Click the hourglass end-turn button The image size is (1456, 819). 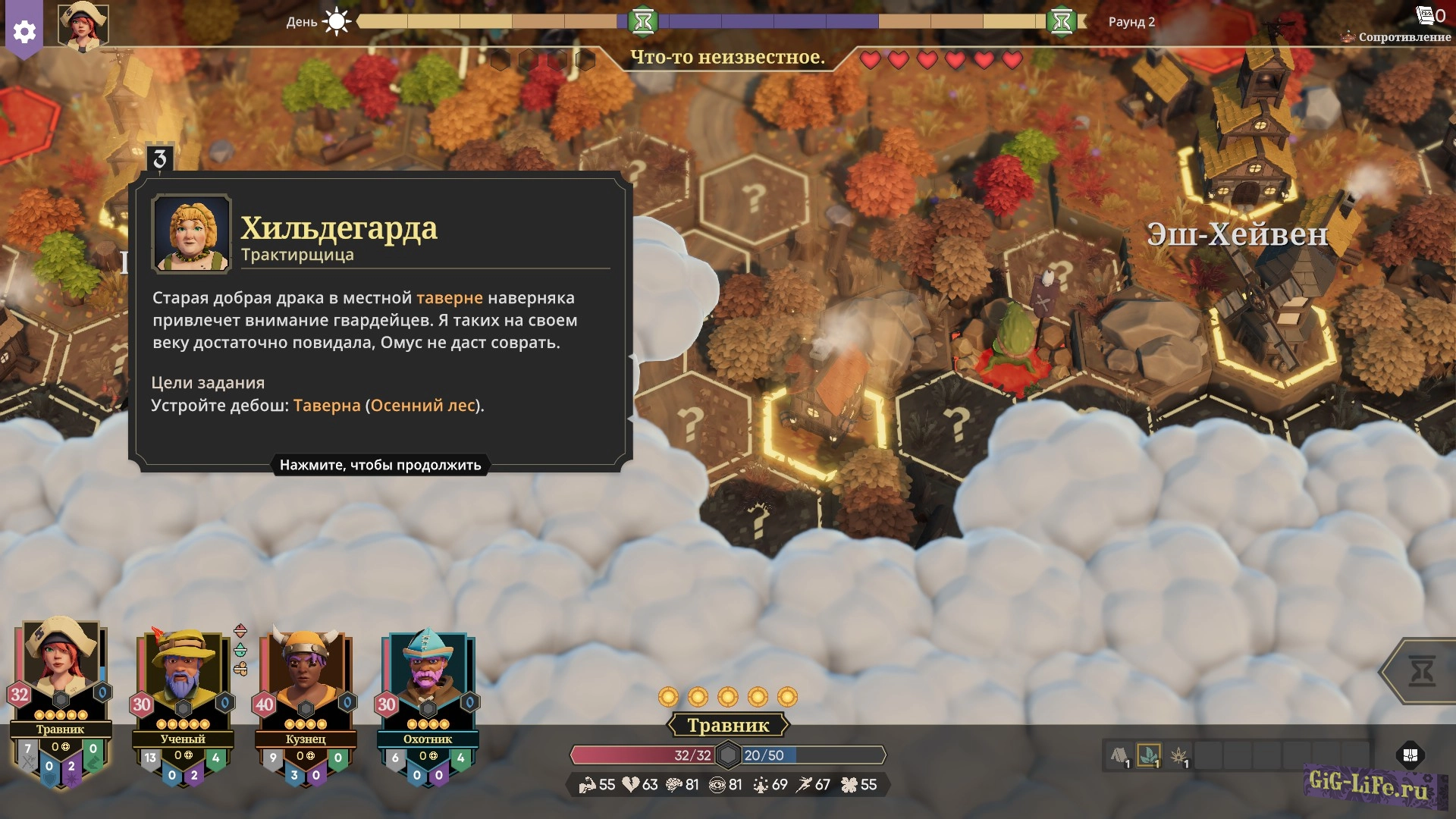(1421, 672)
